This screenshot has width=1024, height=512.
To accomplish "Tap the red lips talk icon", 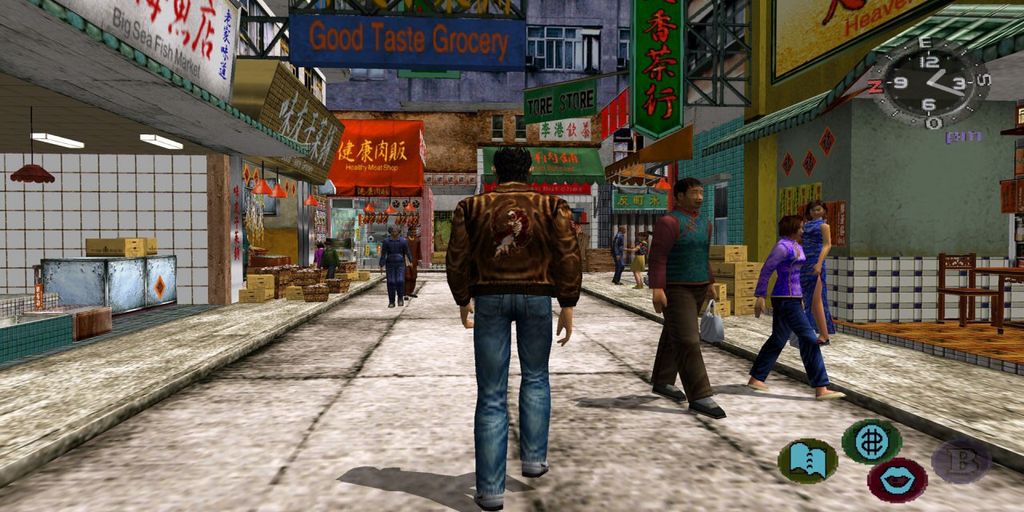I will (896, 480).
